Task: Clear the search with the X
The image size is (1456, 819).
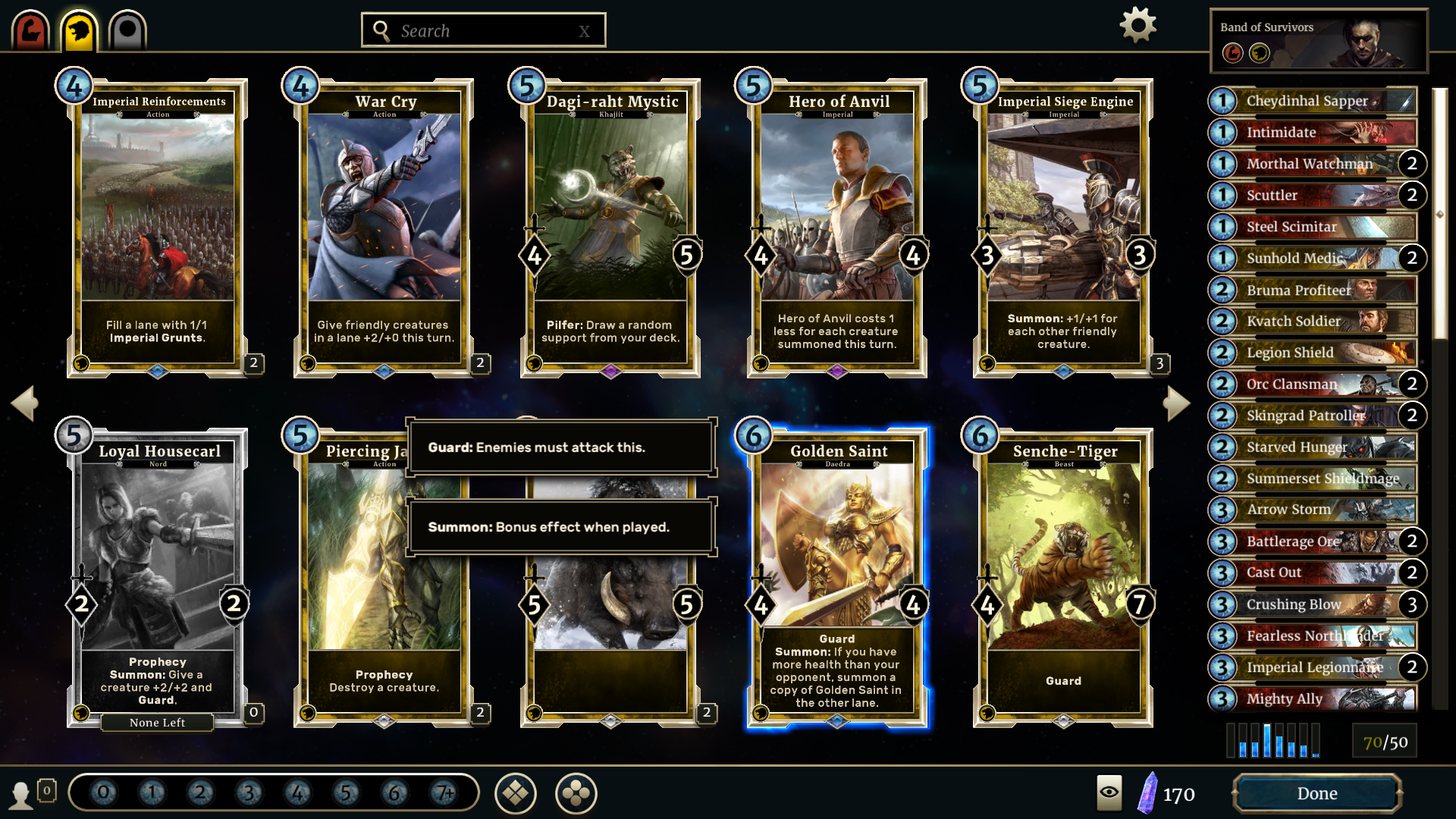Action: click(x=584, y=31)
